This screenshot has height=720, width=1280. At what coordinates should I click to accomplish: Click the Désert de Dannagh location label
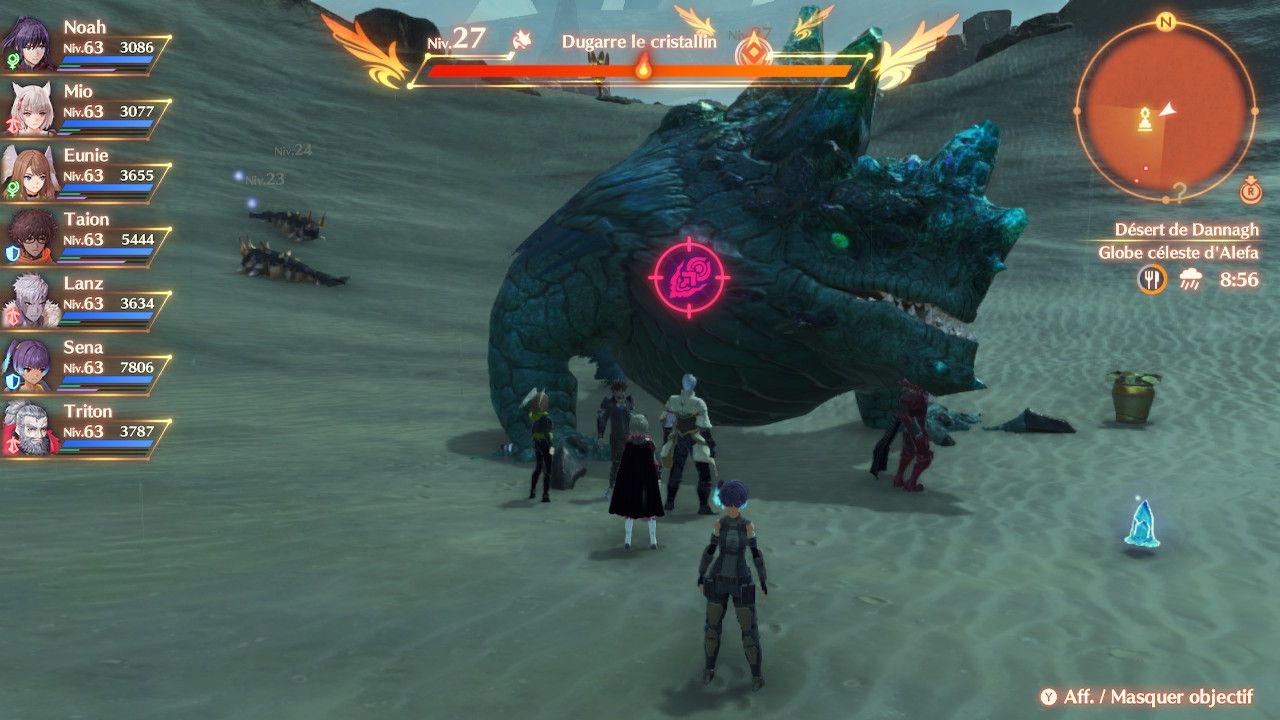click(x=1186, y=230)
